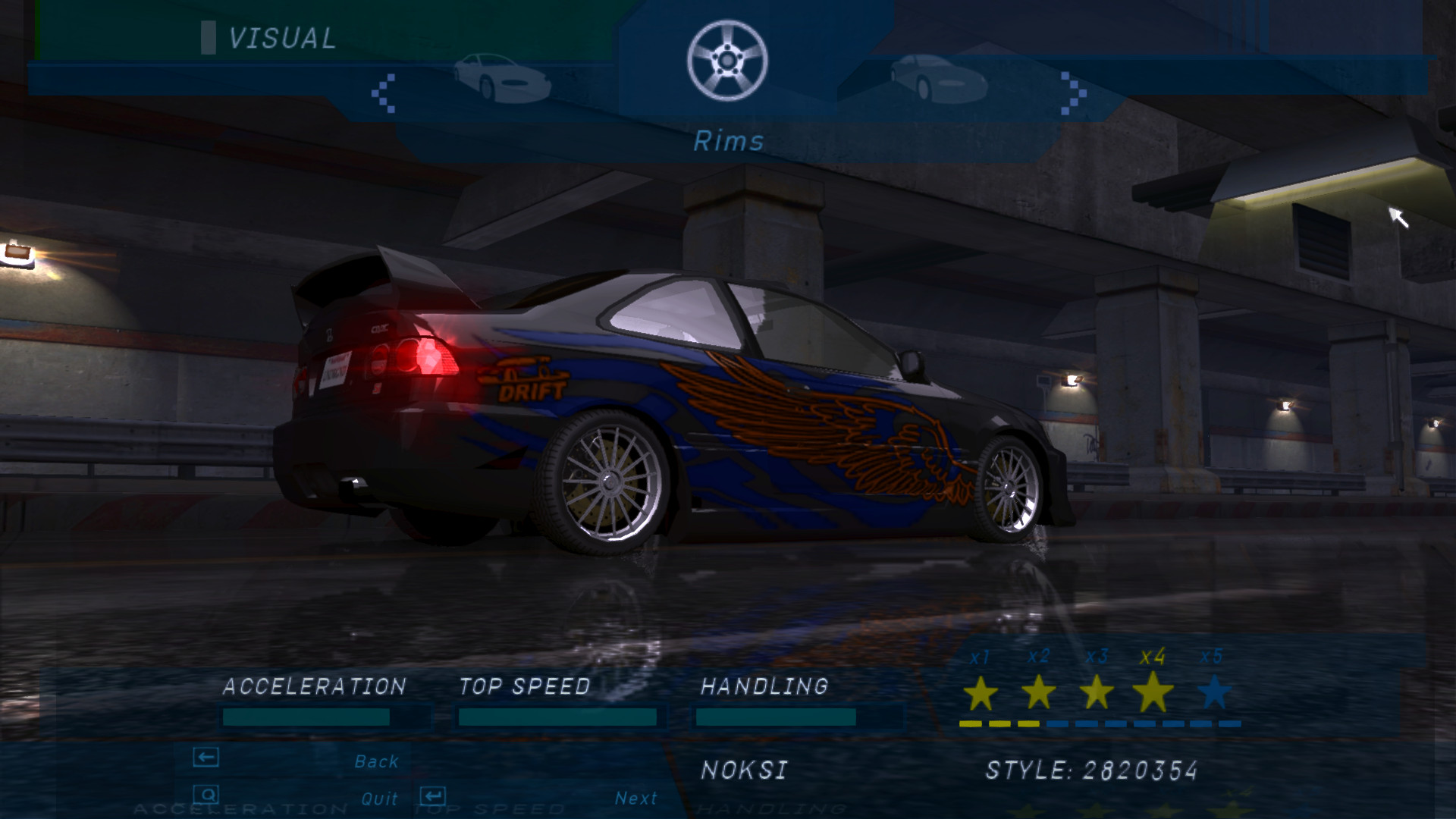Click the x5 blue star icon
The image size is (1456, 819).
tap(1213, 692)
